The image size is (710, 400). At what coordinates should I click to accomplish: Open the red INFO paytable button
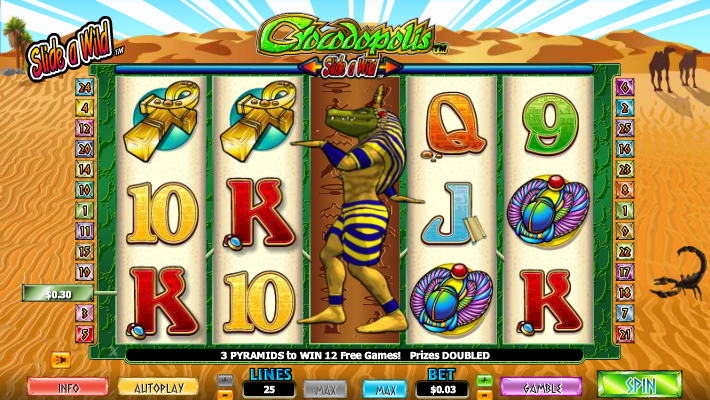(x=68, y=386)
